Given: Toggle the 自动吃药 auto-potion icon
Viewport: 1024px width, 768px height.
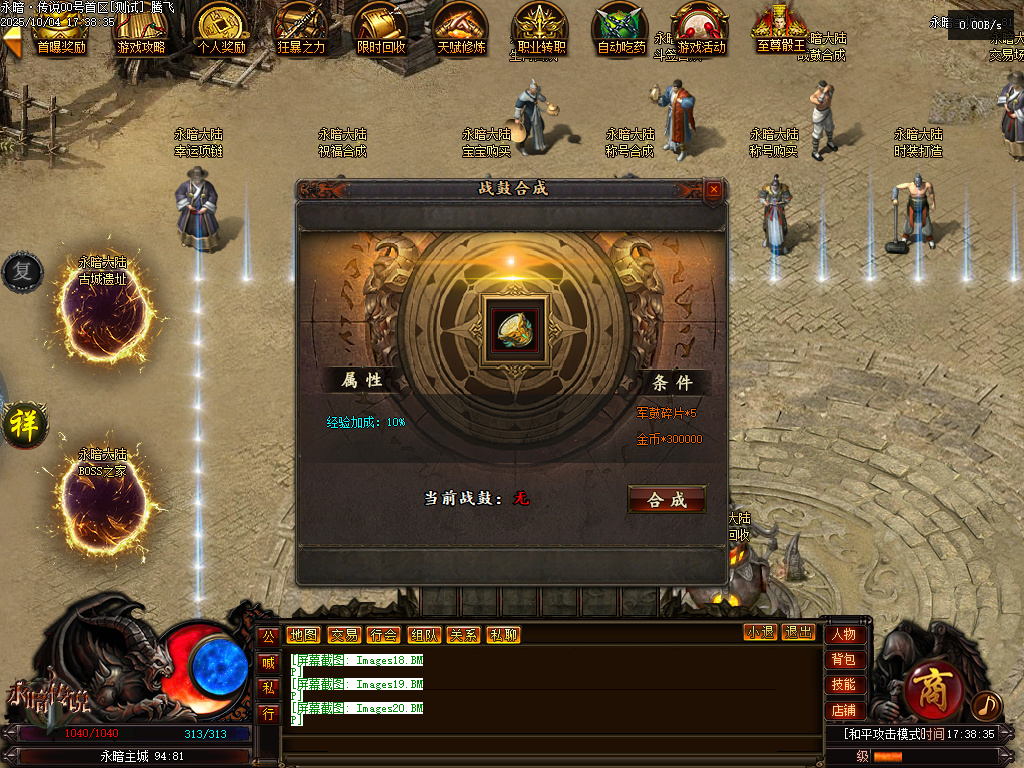Looking at the screenshot, I should click(621, 28).
